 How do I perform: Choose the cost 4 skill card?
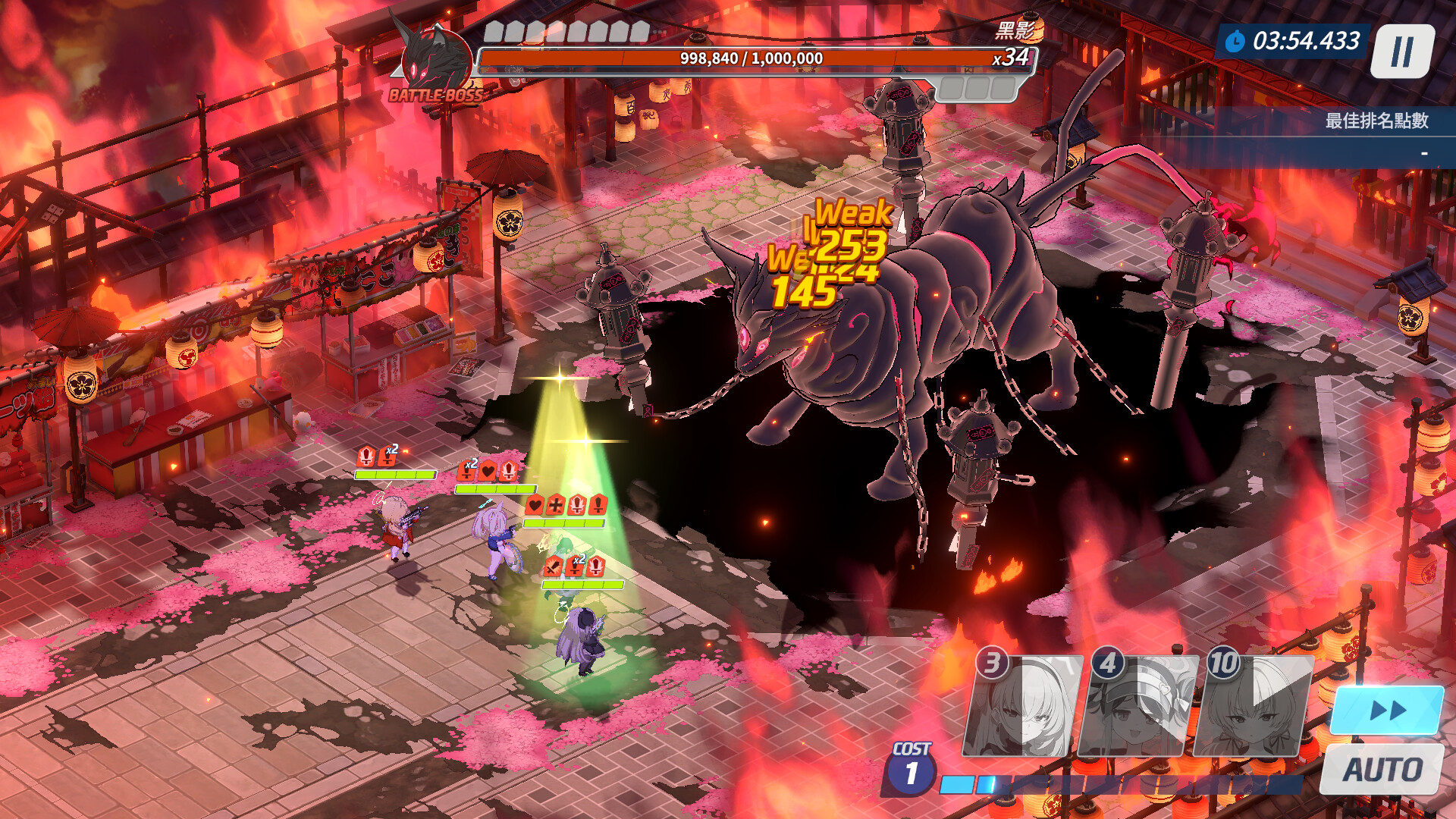(1137, 708)
